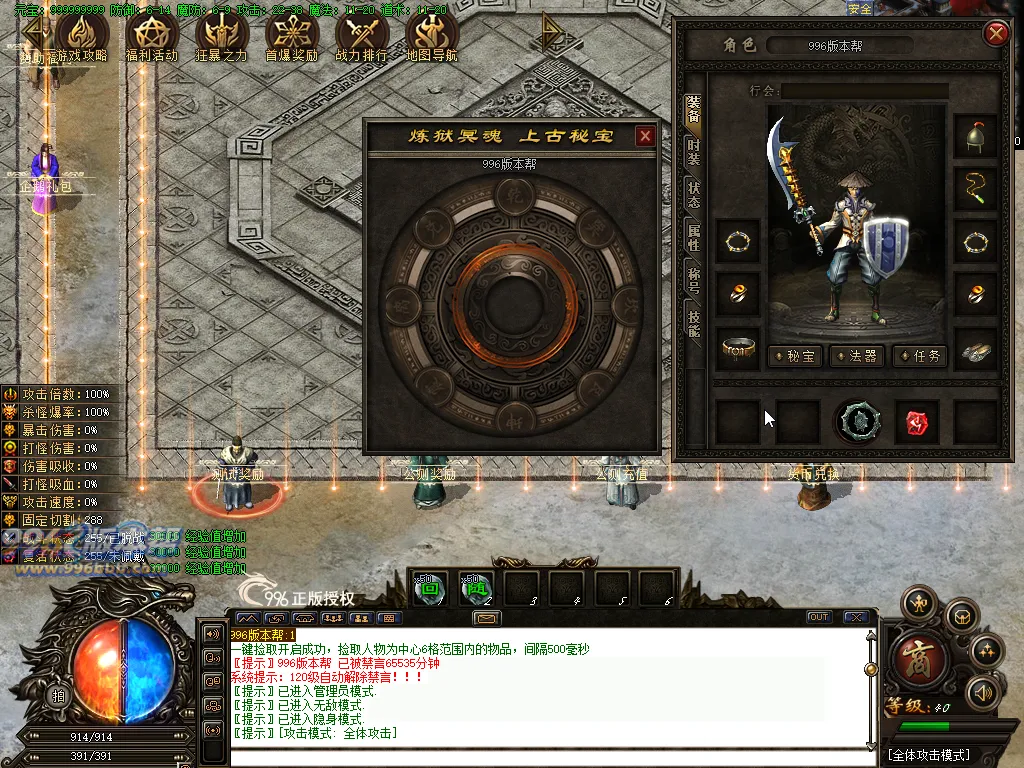Open the 福利活动 welfare events
The width and height of the screenshot is (1024, 768).
pyautogui.click(x=151, y=37)
